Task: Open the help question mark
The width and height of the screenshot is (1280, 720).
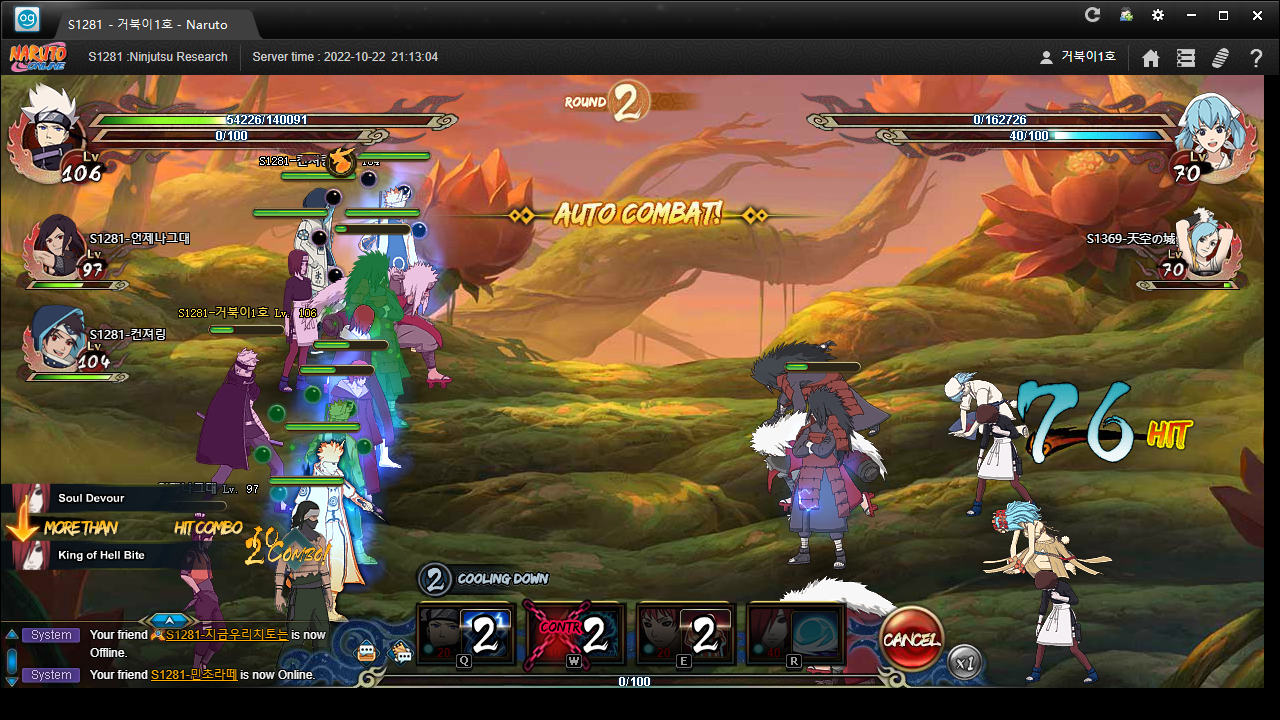Action: [1256, 58]
